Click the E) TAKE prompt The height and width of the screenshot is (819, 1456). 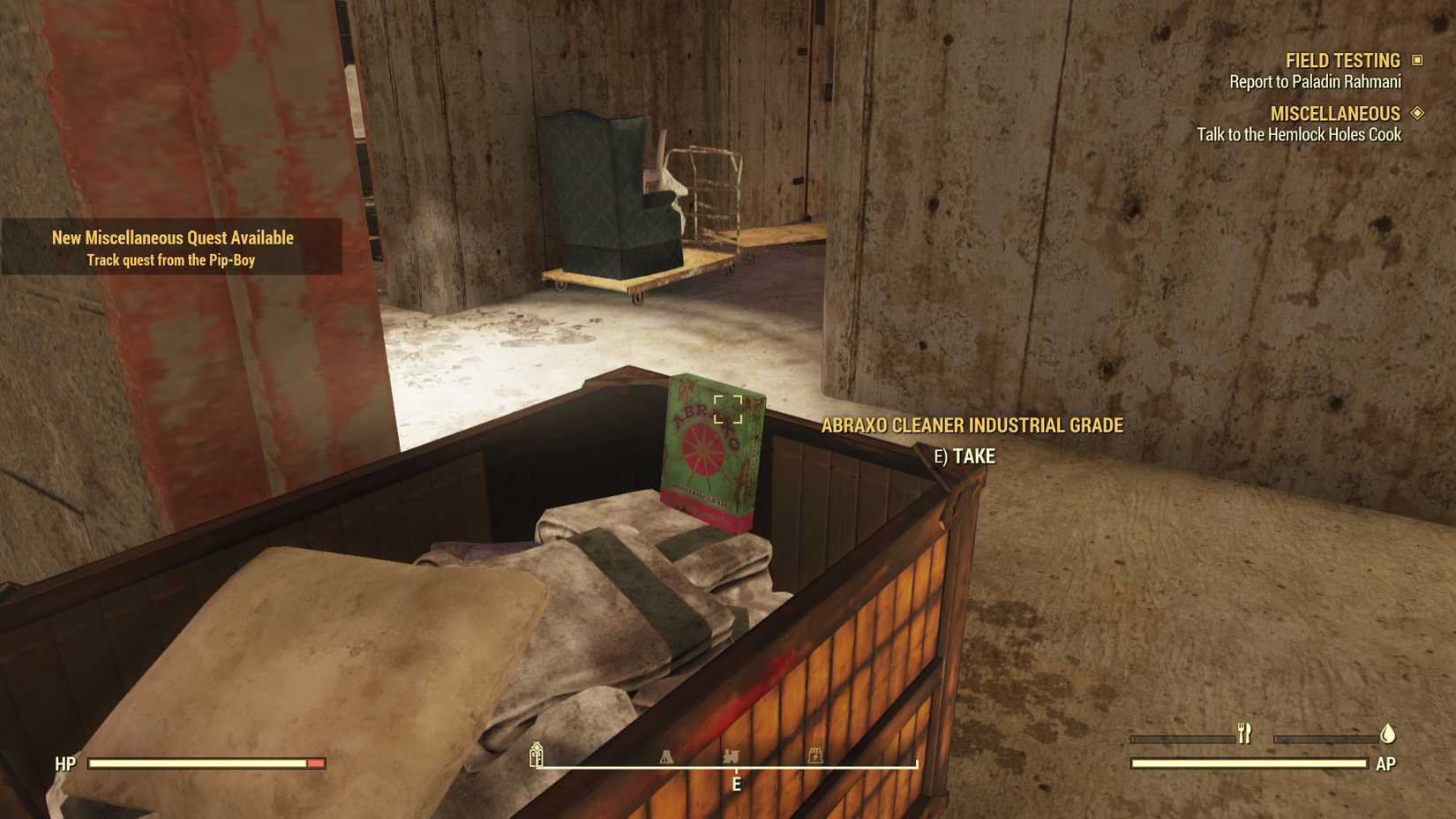pyautogui.click(x=967, y=457)
